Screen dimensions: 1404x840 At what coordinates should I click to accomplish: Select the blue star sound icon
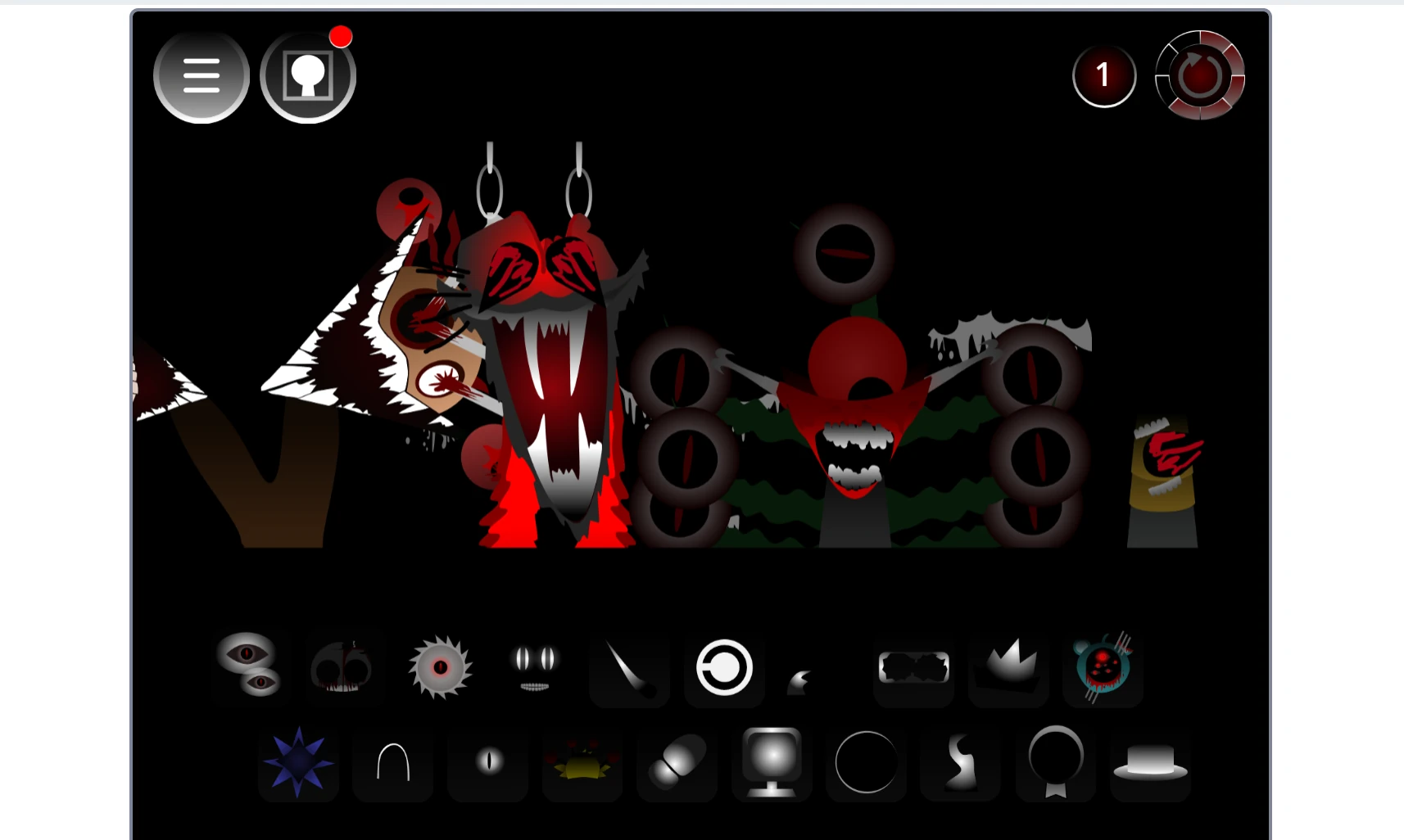(298, 764)
